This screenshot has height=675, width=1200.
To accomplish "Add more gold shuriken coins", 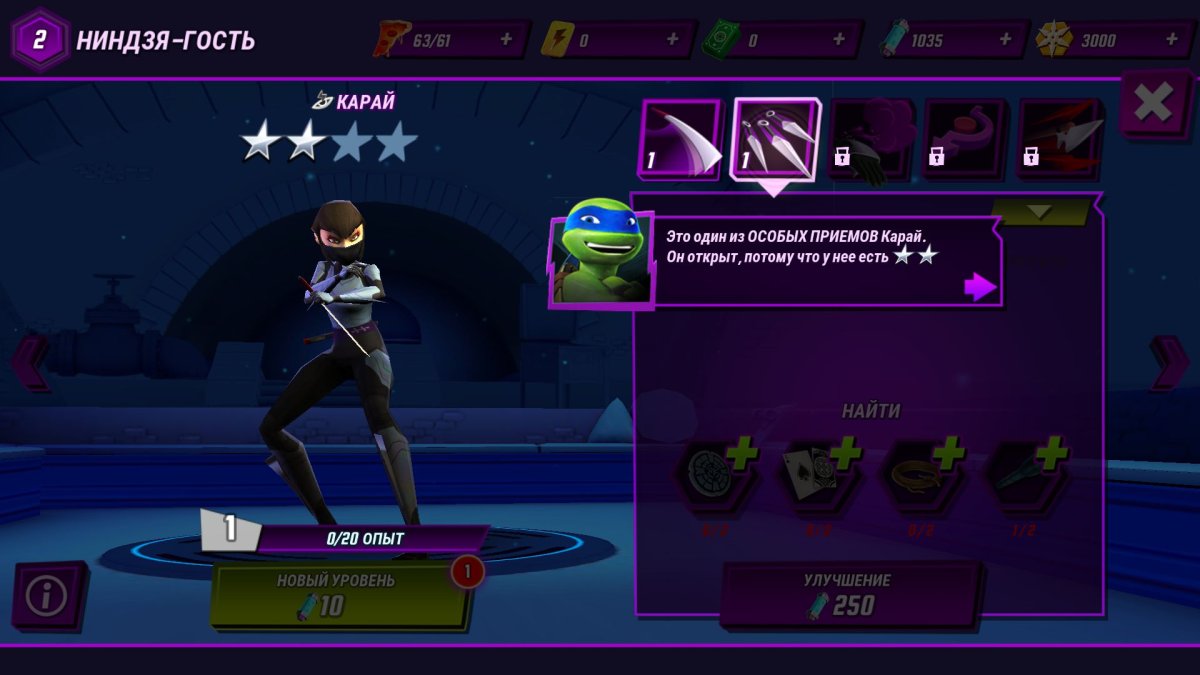I will click(1173, 40).
